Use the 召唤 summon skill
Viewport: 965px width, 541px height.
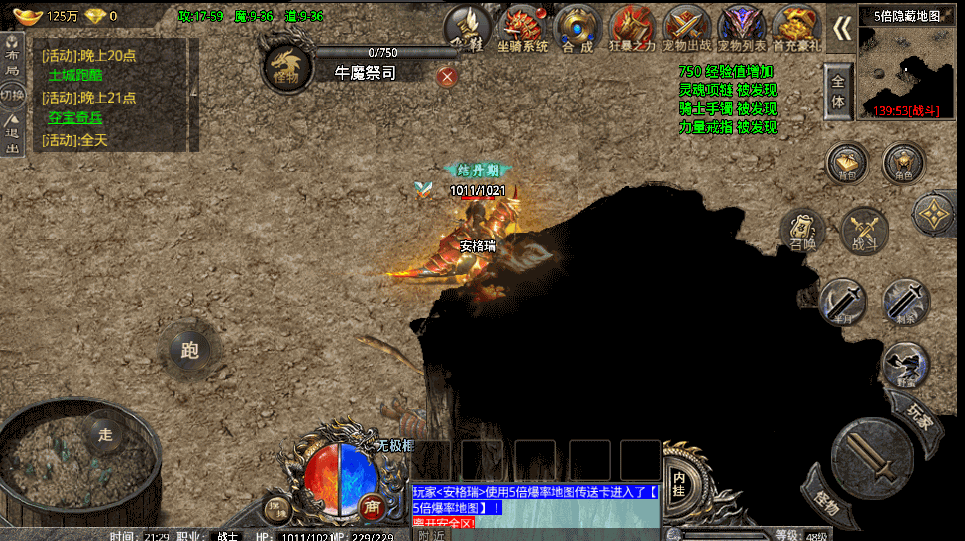click(x=803, y=231)
